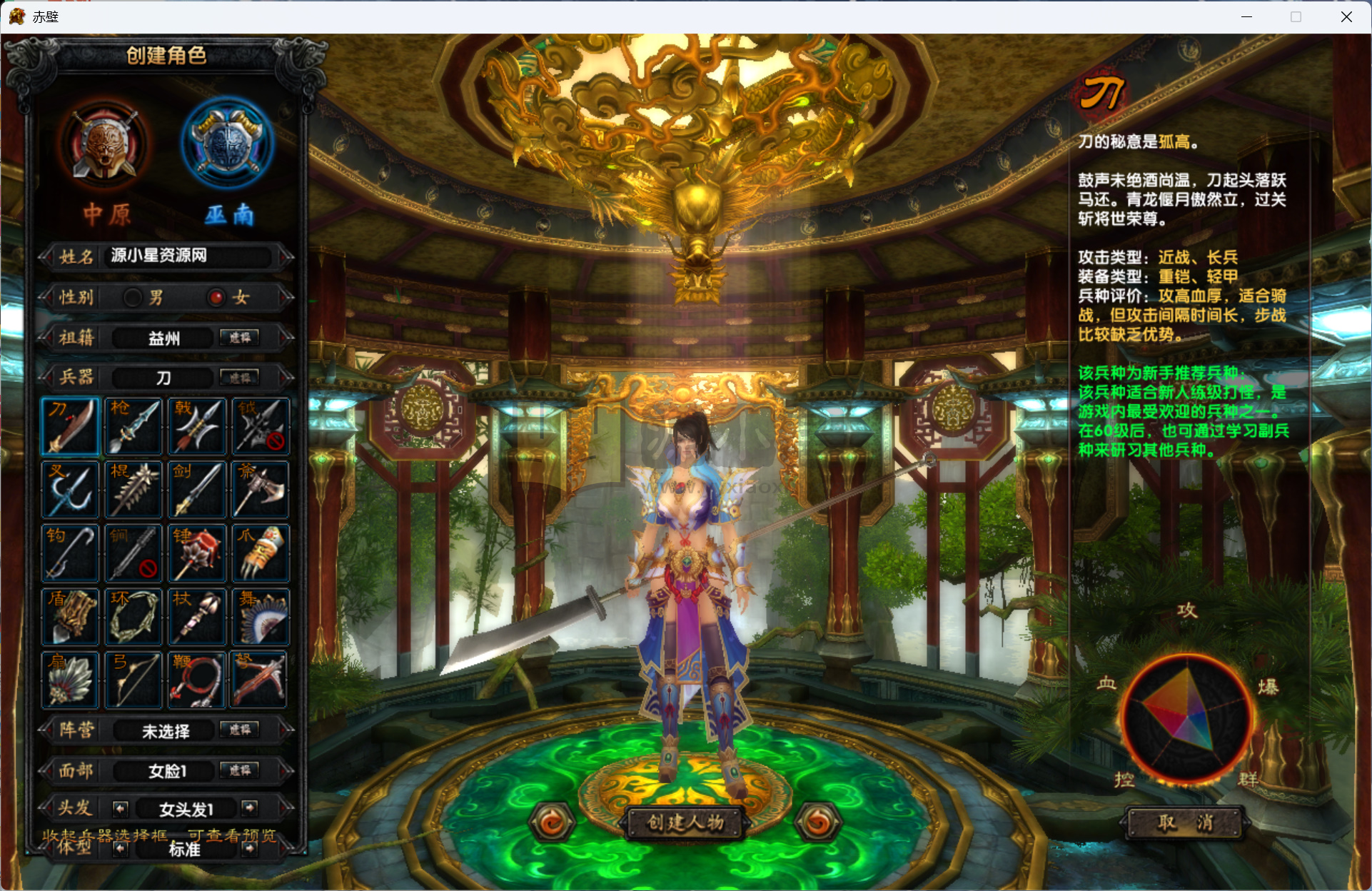Switch to the 巫南 faction emblem

[226, 143]
